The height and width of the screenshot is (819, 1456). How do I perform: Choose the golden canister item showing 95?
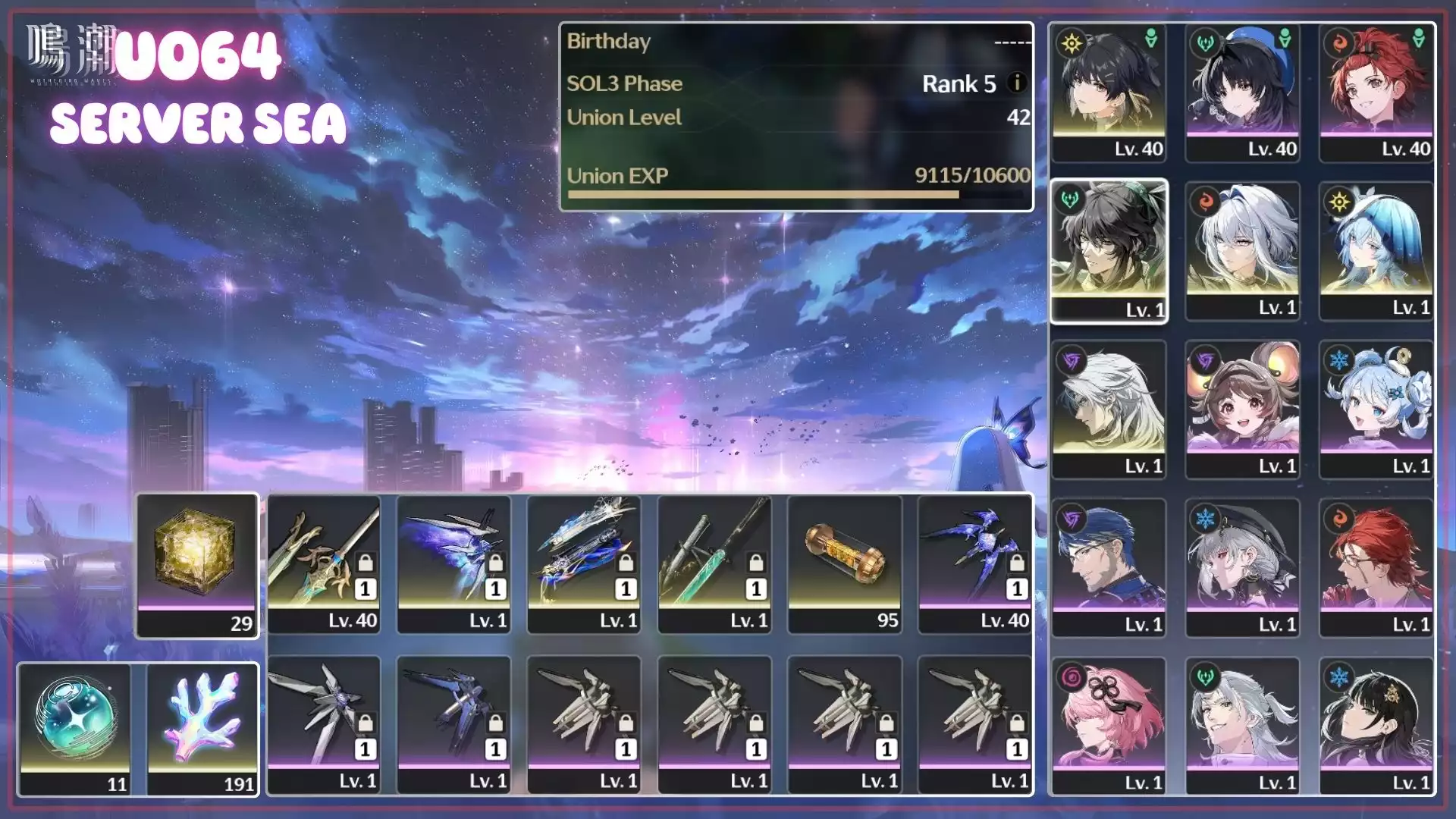[845, 564]
